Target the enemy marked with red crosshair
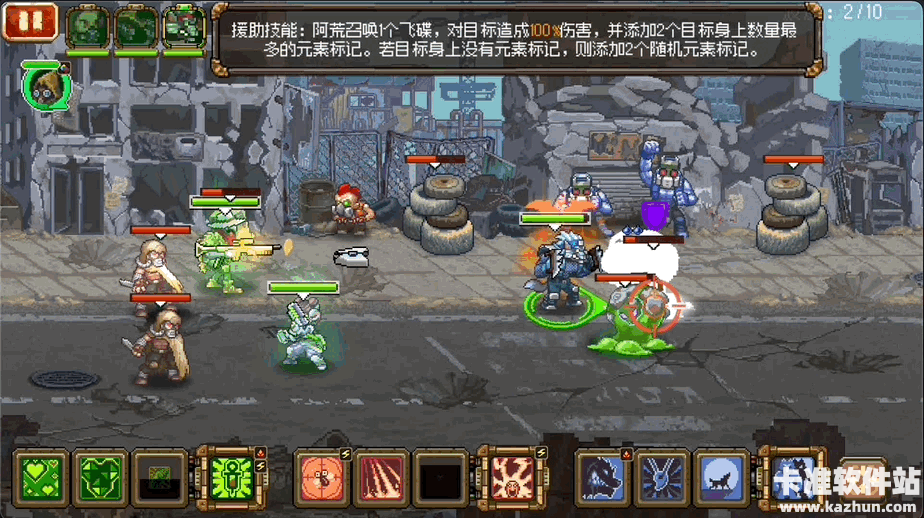Image resolution: width=924 pixels, height=518 pixels. tap(654, 301)
